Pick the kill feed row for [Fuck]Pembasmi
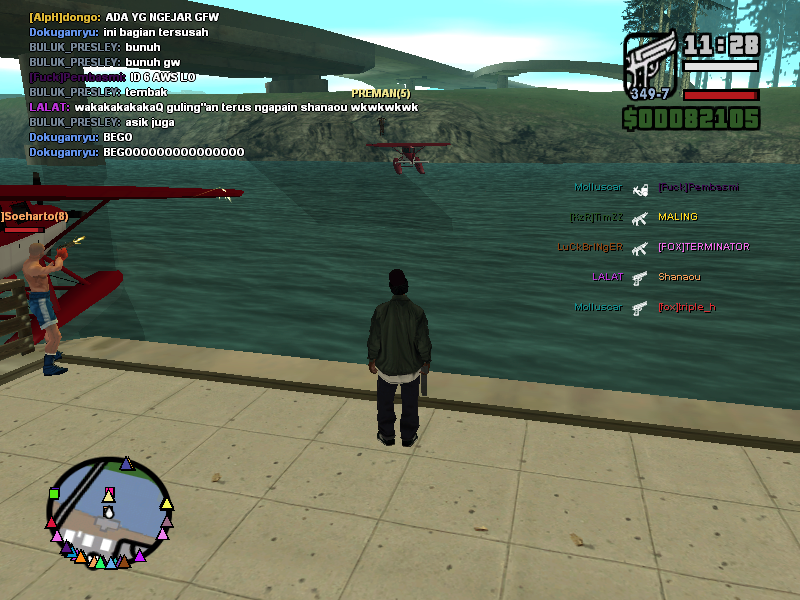 (656, 187)
